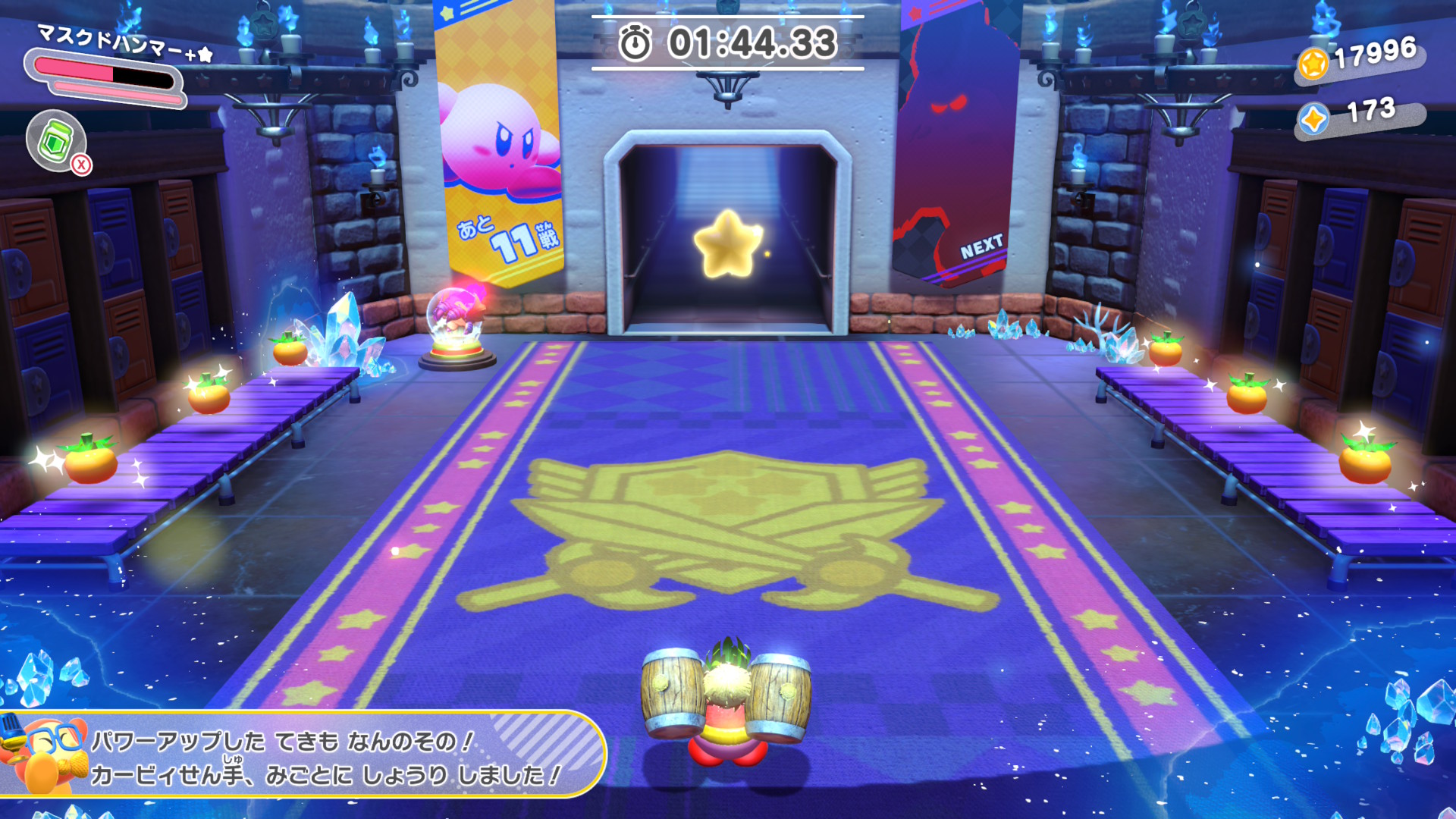
Task: Use the stored green jar item
Action: pyautogui.click(x=56, y=141)
